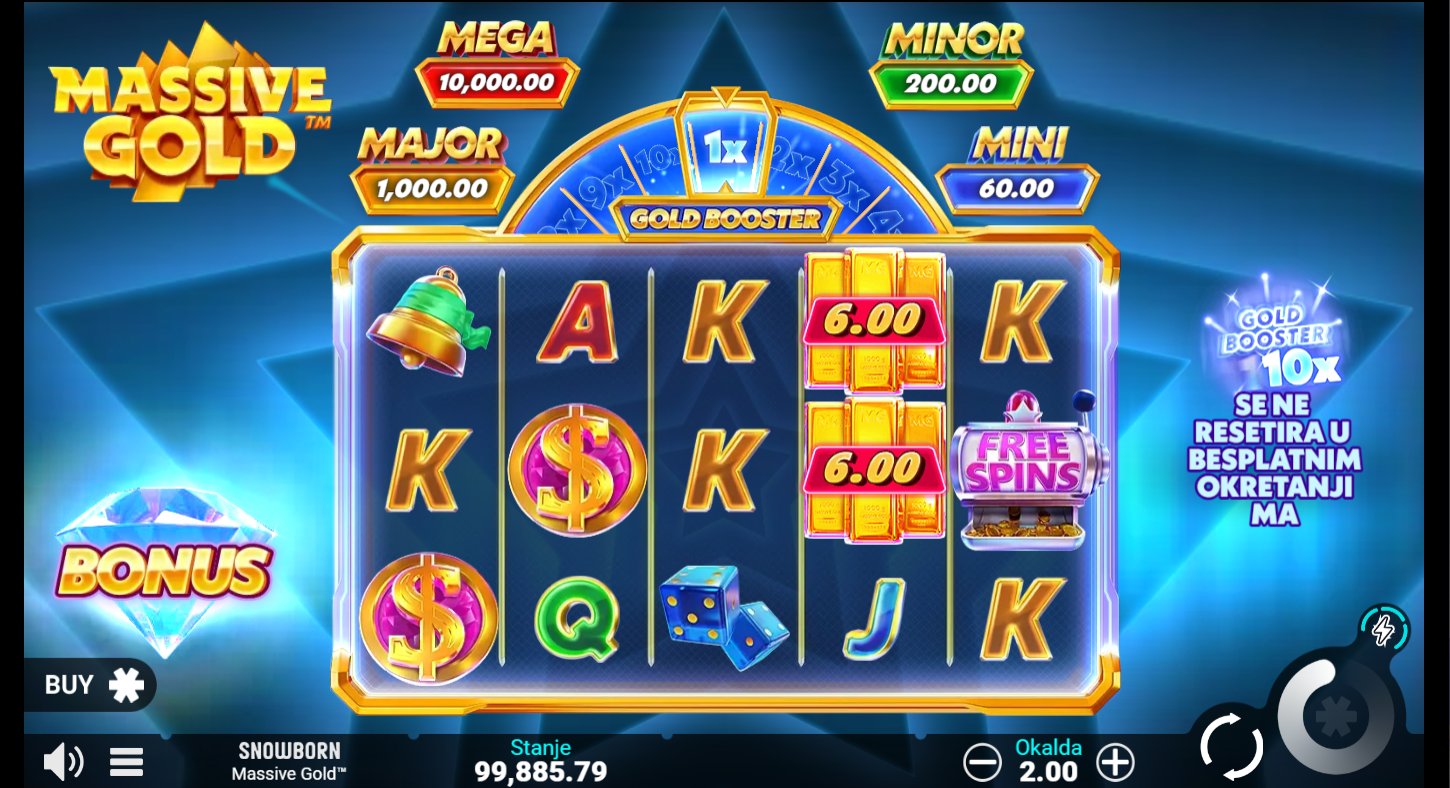1450x788 pixels.
Task: Toggle the lightning bolt quick spin
Action: [1384, 630]
